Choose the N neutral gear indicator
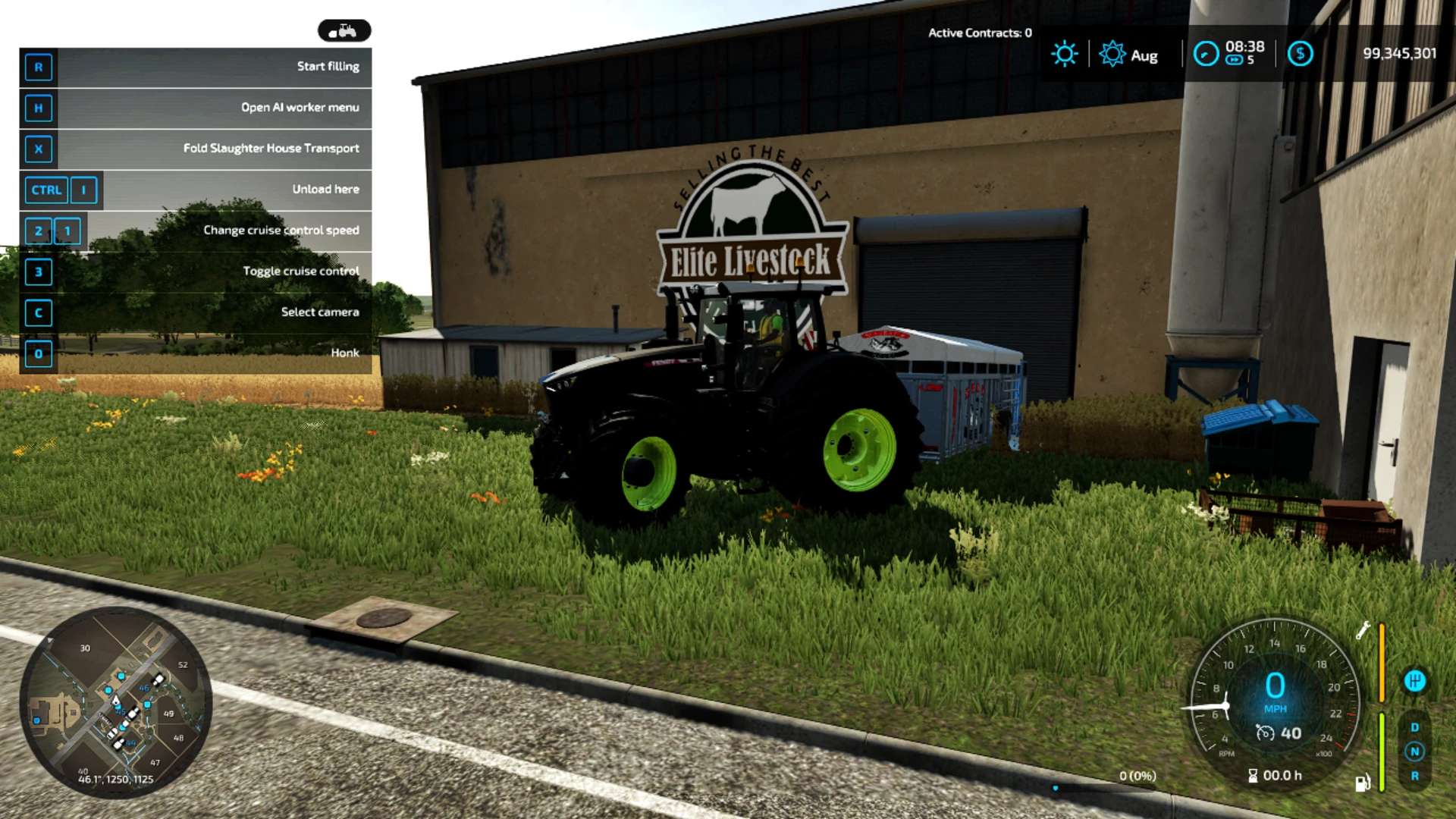The width and height of the screenshot is (1456, 819). (x=1414, y=752)
